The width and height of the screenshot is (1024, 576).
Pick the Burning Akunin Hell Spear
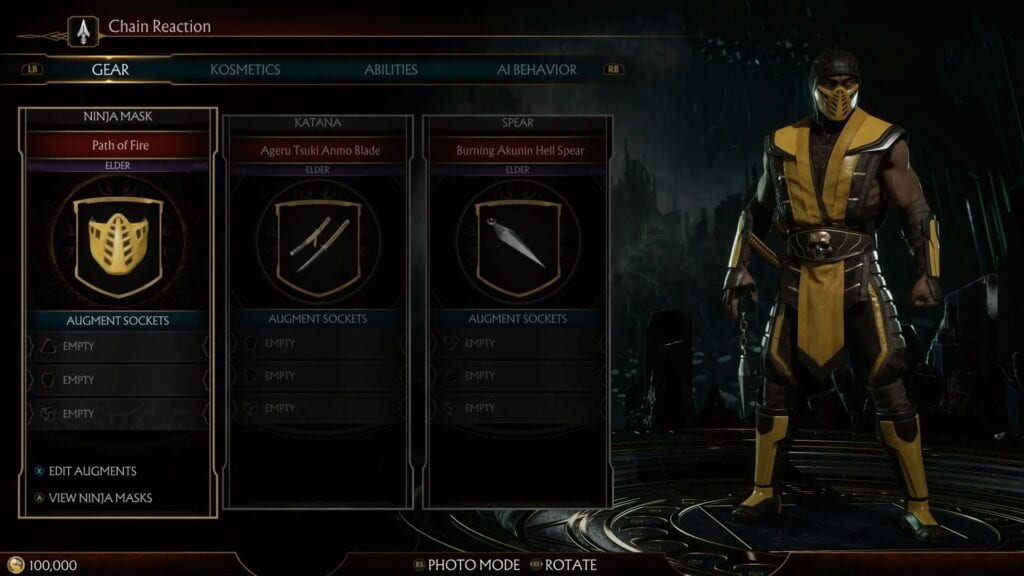[x=517, y=151]
